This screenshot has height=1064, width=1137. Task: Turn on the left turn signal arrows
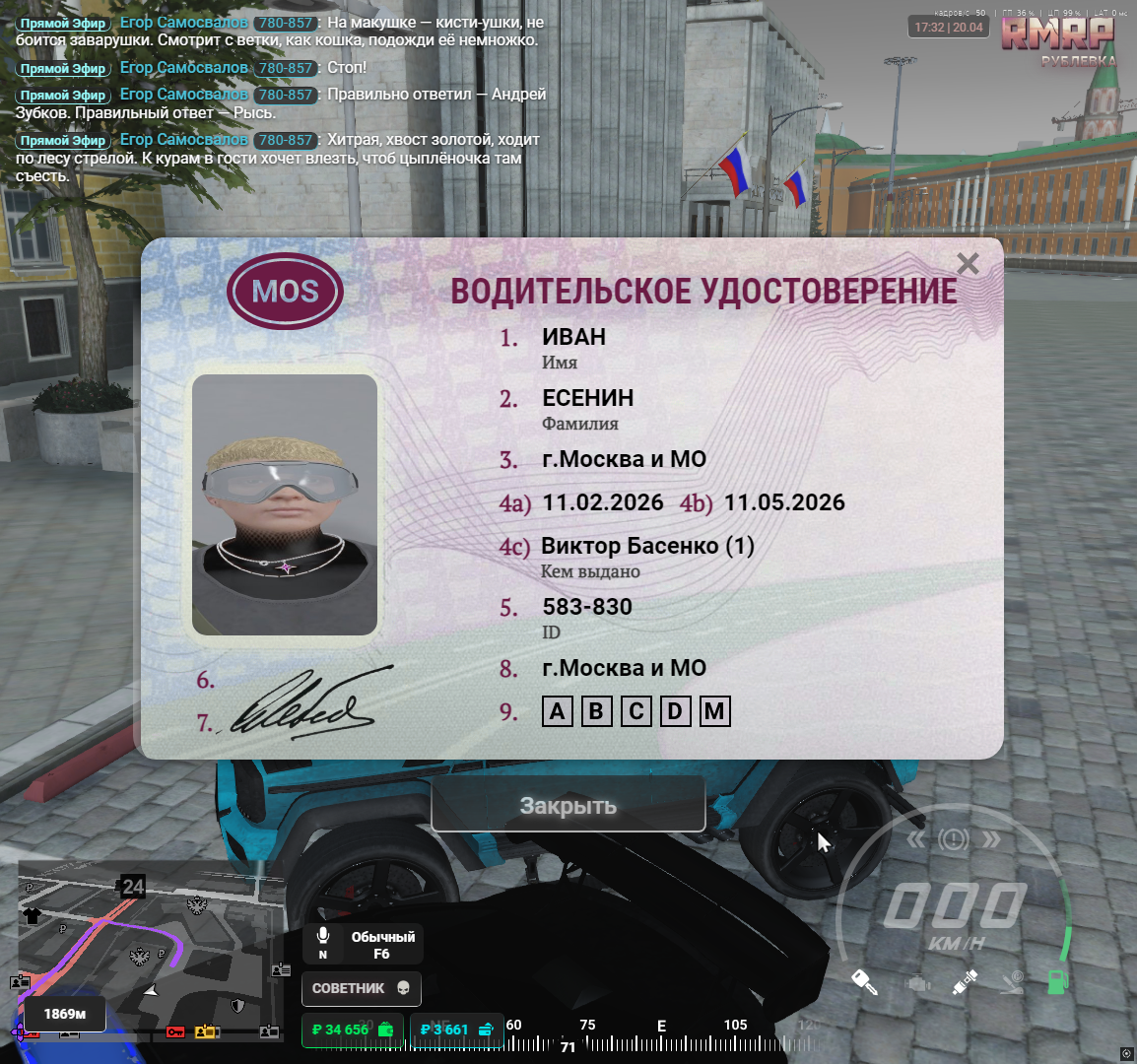coord(917,839)
